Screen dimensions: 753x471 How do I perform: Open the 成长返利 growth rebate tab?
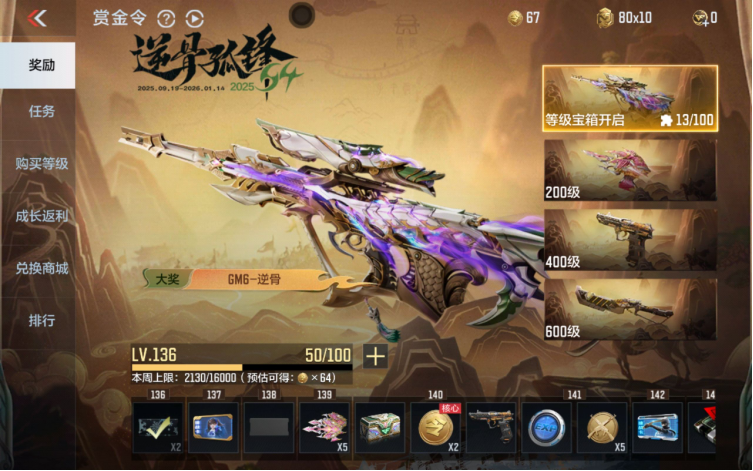click(41, 215)
